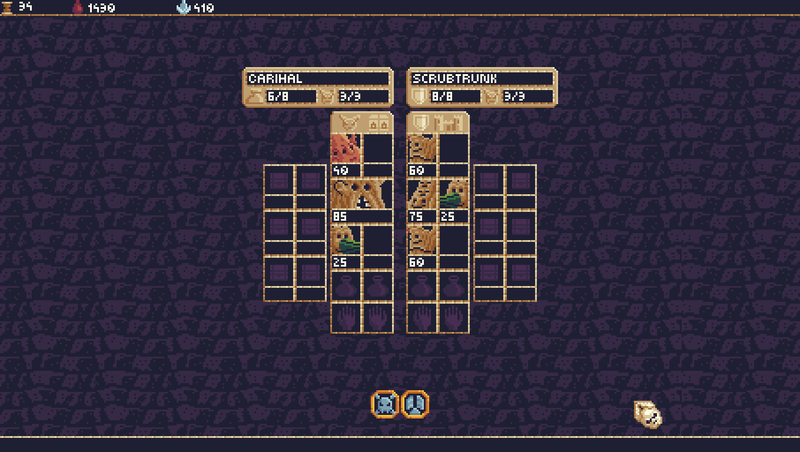Choose the large wide unit costing 85

coord(361,194)
